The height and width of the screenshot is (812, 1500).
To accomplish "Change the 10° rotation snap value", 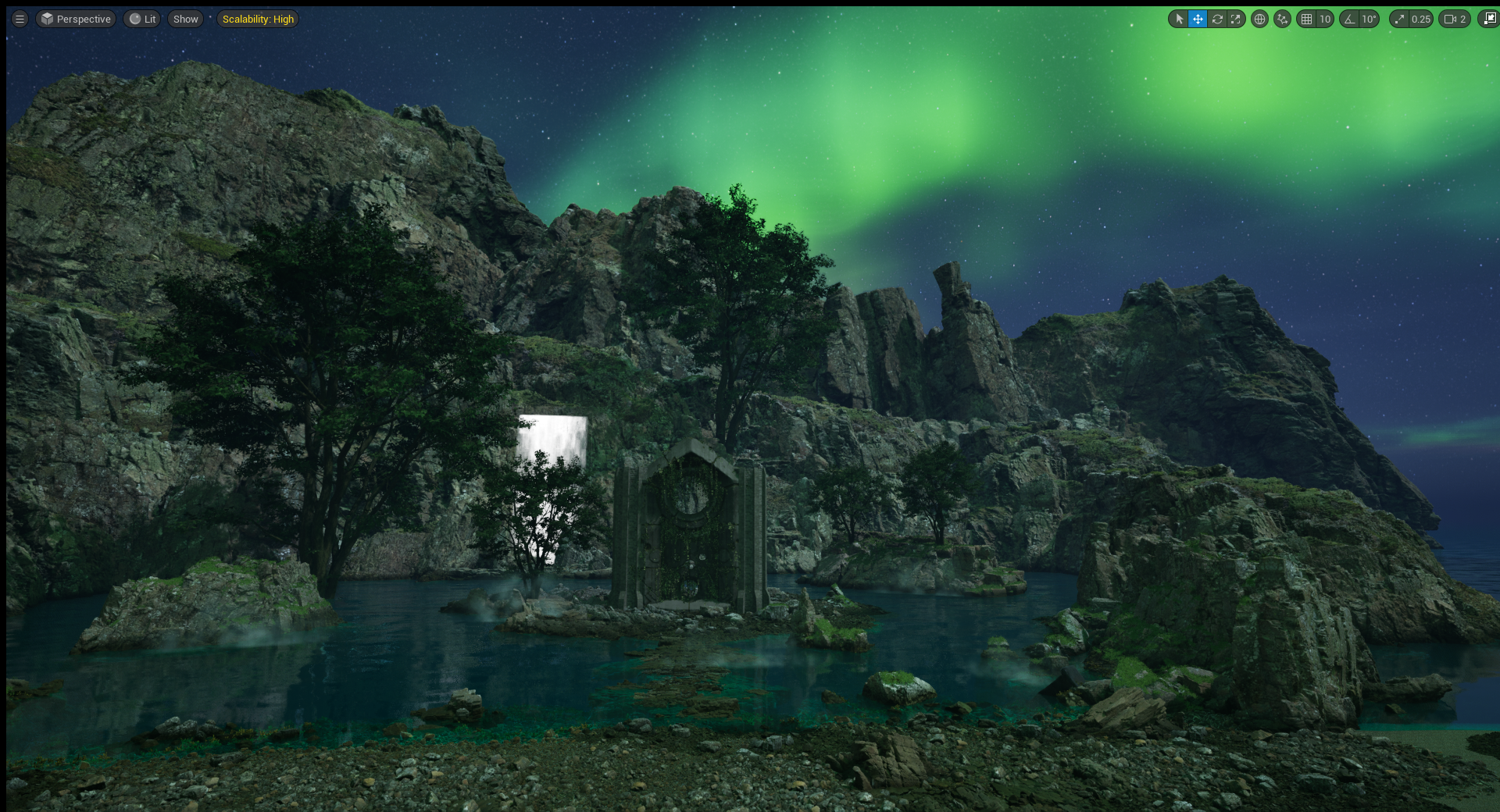I will [x=1369, y=19].
